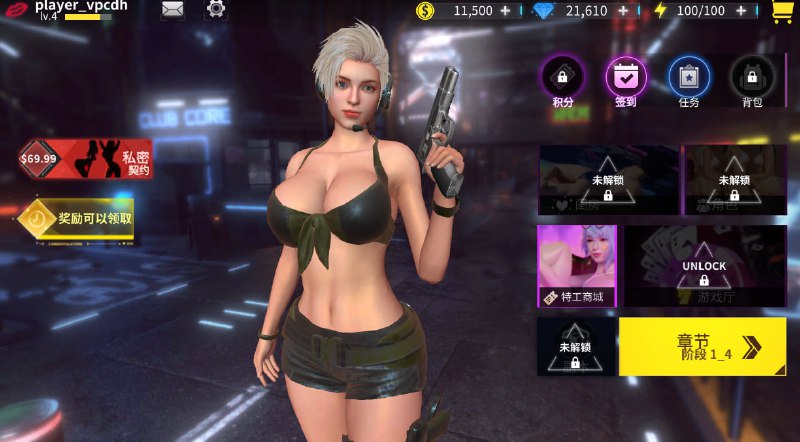Enter the 特工商城 agent shop
This screenshot has height=442, width=800.
577,266
